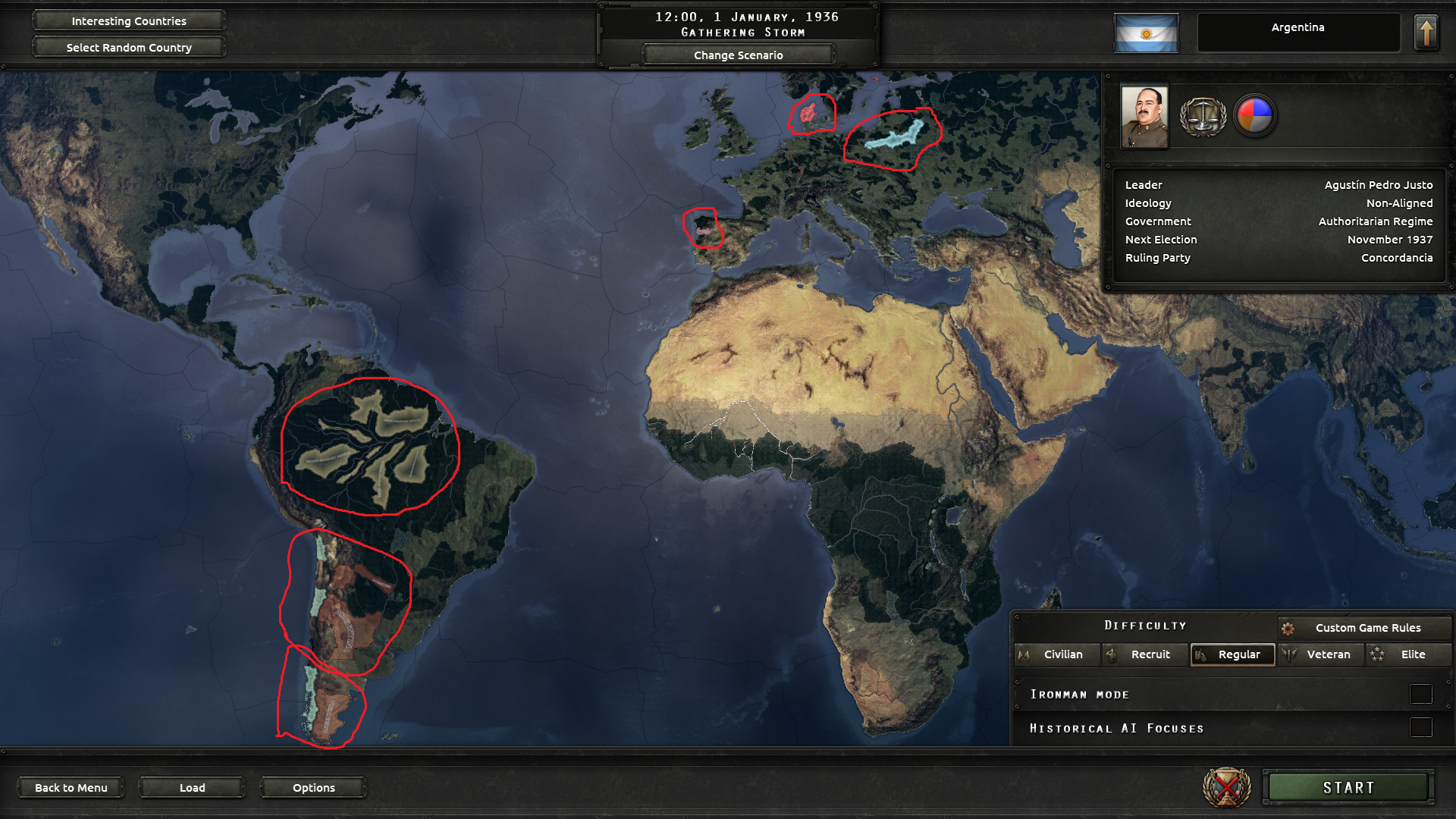Click the Argentina country name field
Viewport: 1456px width, 819px height.
tap(1299, 28)
